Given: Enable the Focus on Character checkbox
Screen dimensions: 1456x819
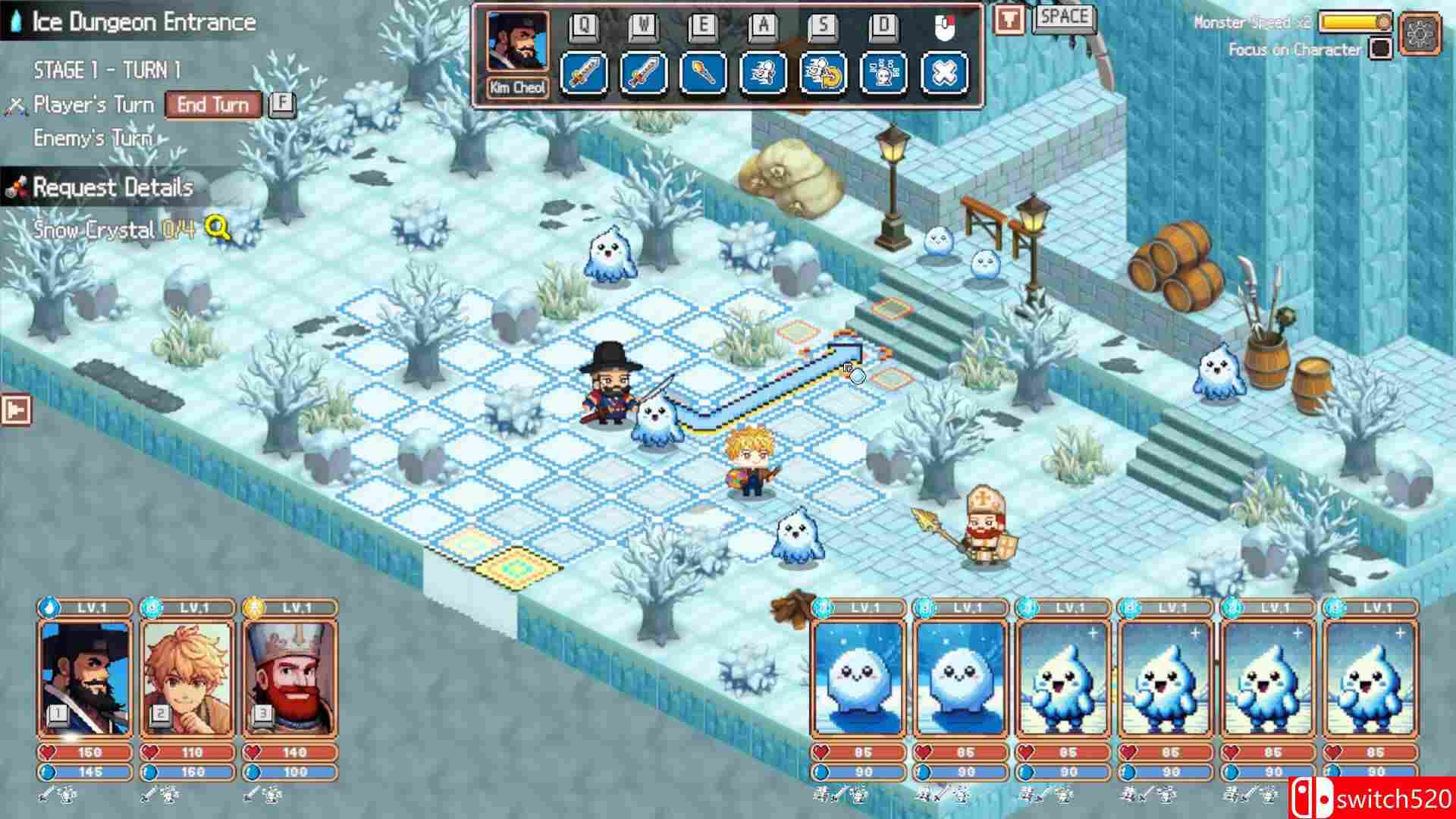Looking at the screenshot, I should [1381, 47].
